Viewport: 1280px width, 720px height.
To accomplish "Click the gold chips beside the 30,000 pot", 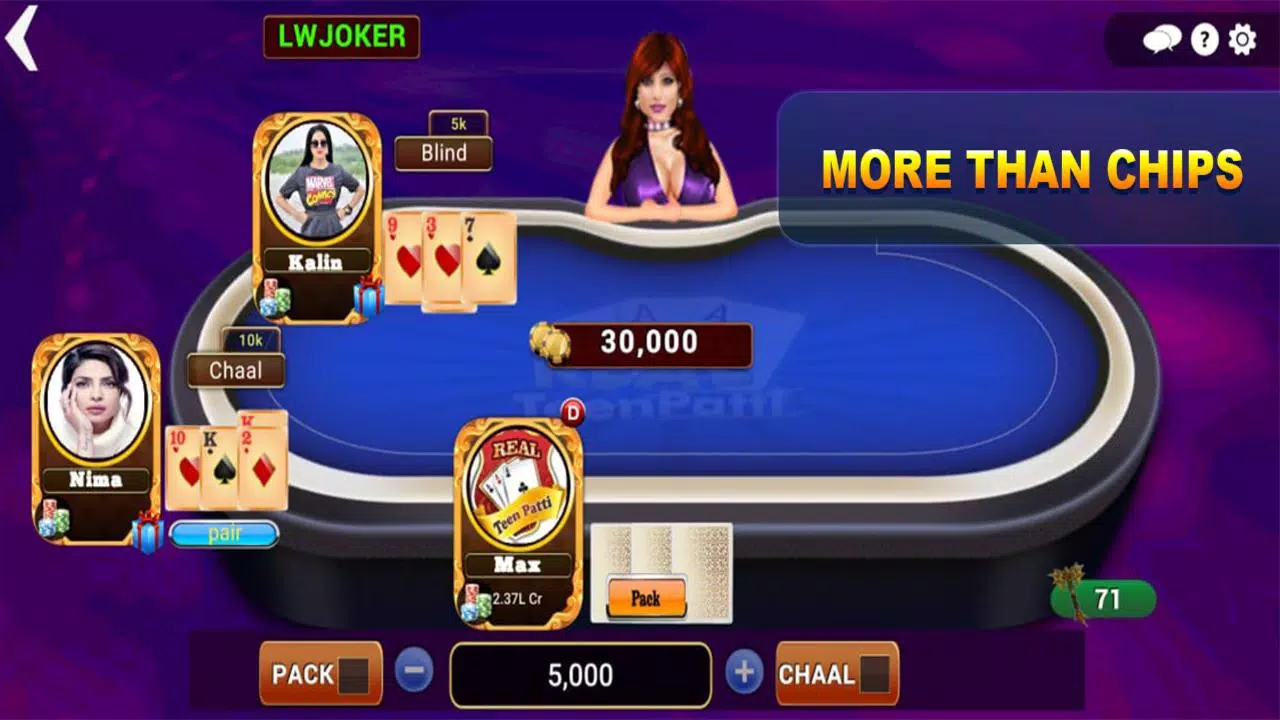I will [x=550, y=343].
